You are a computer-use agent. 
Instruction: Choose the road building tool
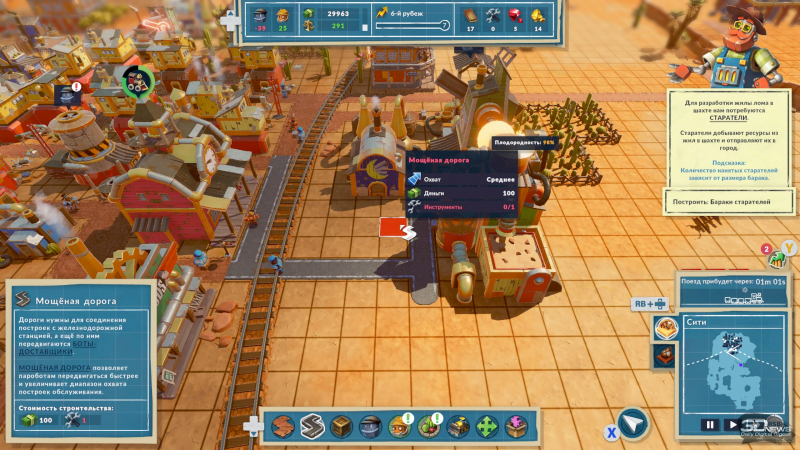(x=311, y=426)
